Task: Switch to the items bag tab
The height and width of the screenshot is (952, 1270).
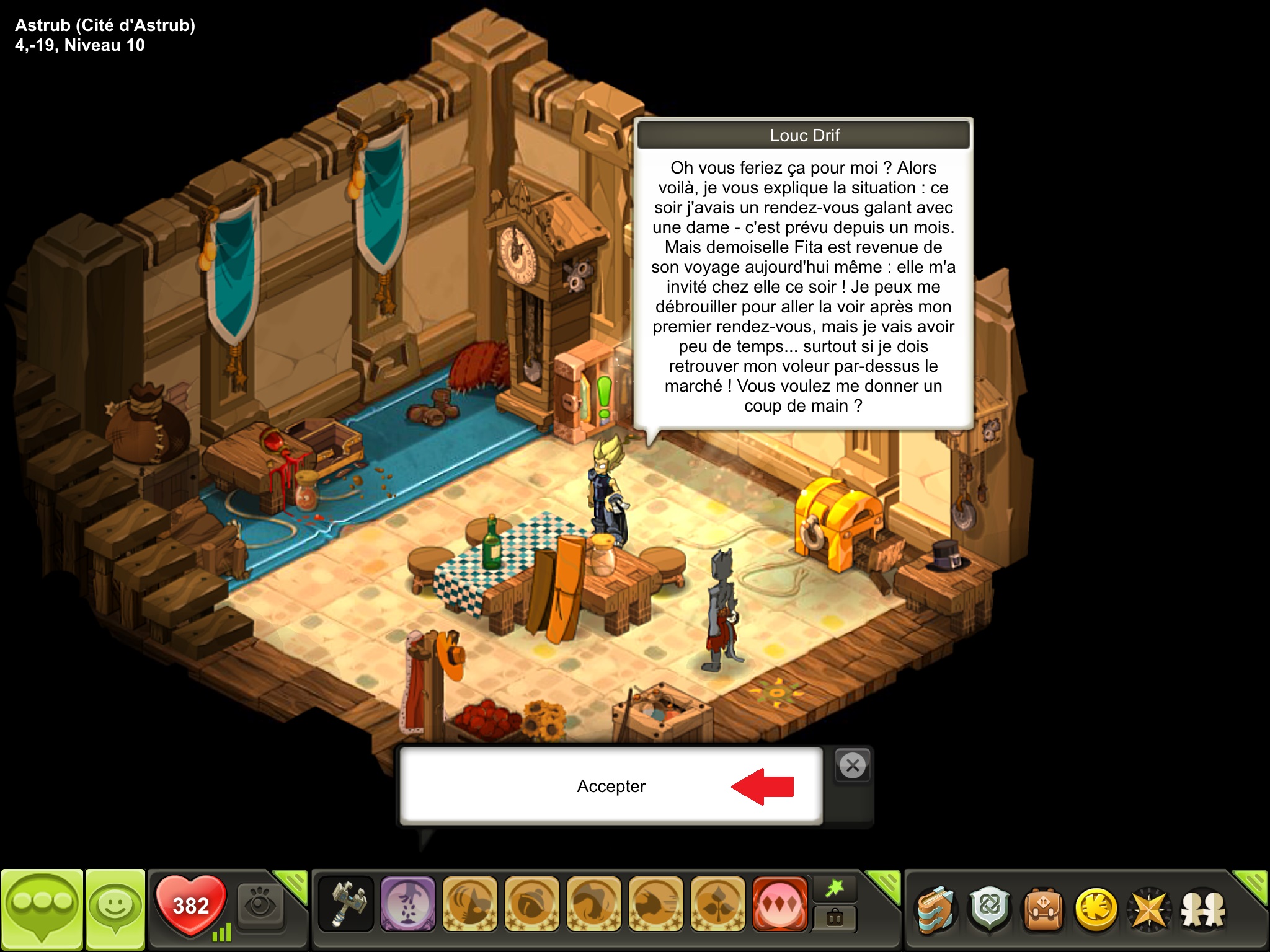Action: click(835, 918)
